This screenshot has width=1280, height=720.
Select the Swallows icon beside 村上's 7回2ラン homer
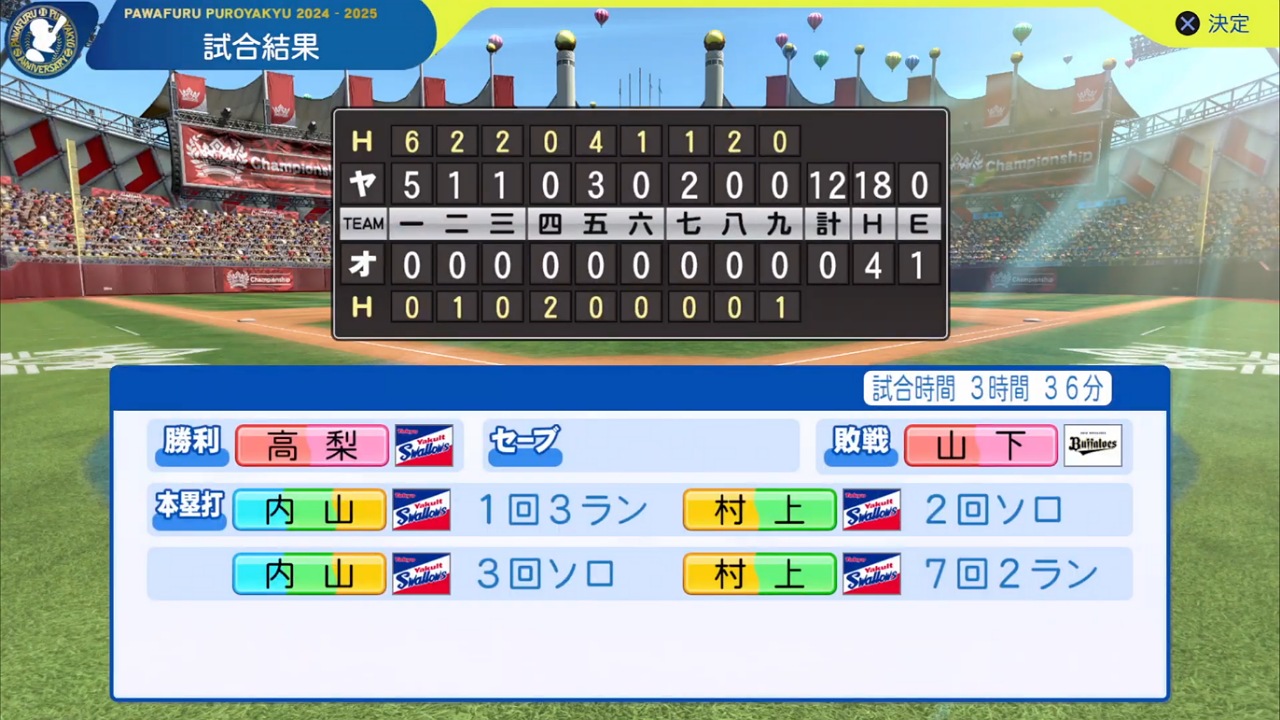(x=871, y=573)
